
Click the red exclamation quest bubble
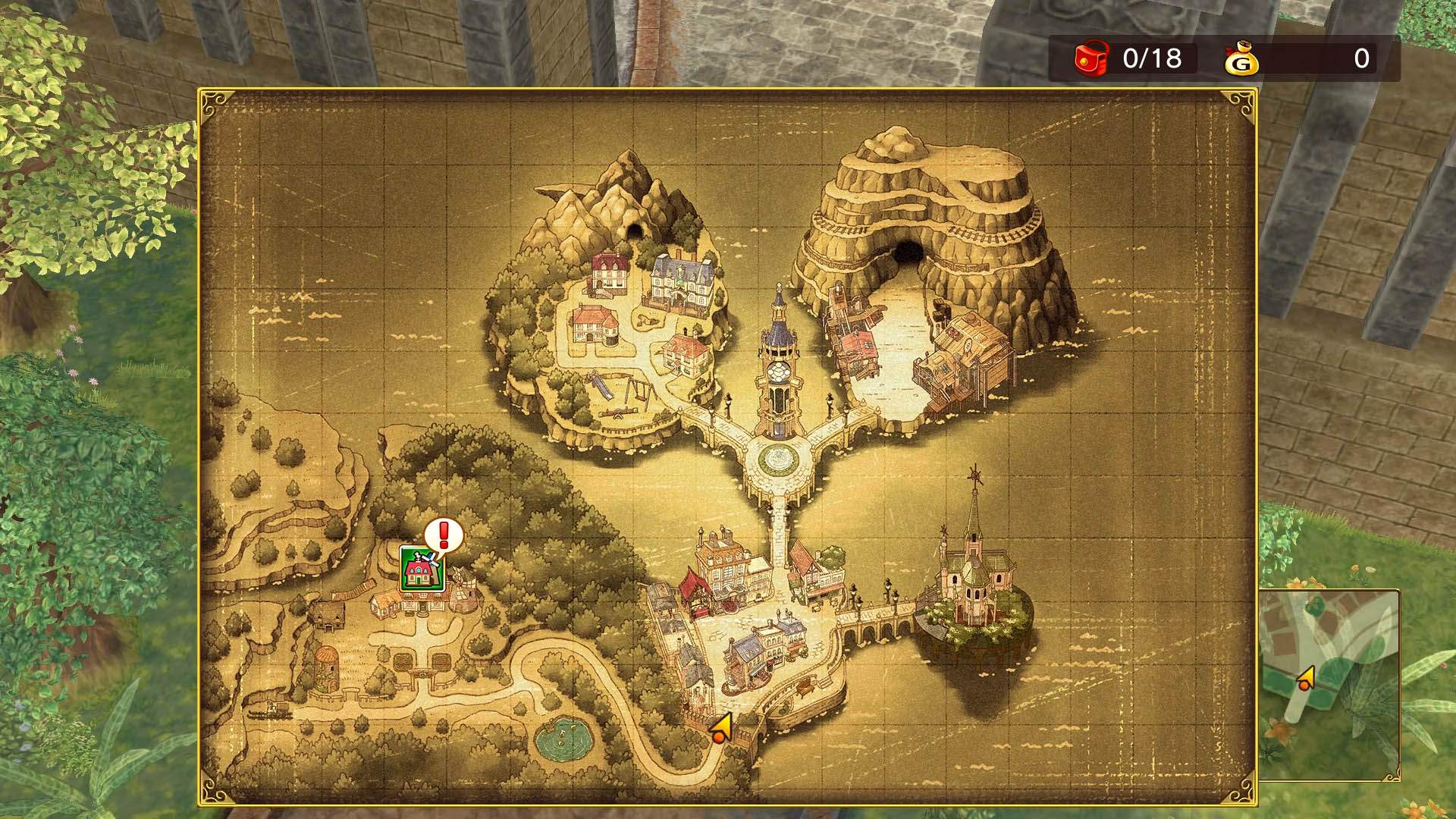click(444, 535)
